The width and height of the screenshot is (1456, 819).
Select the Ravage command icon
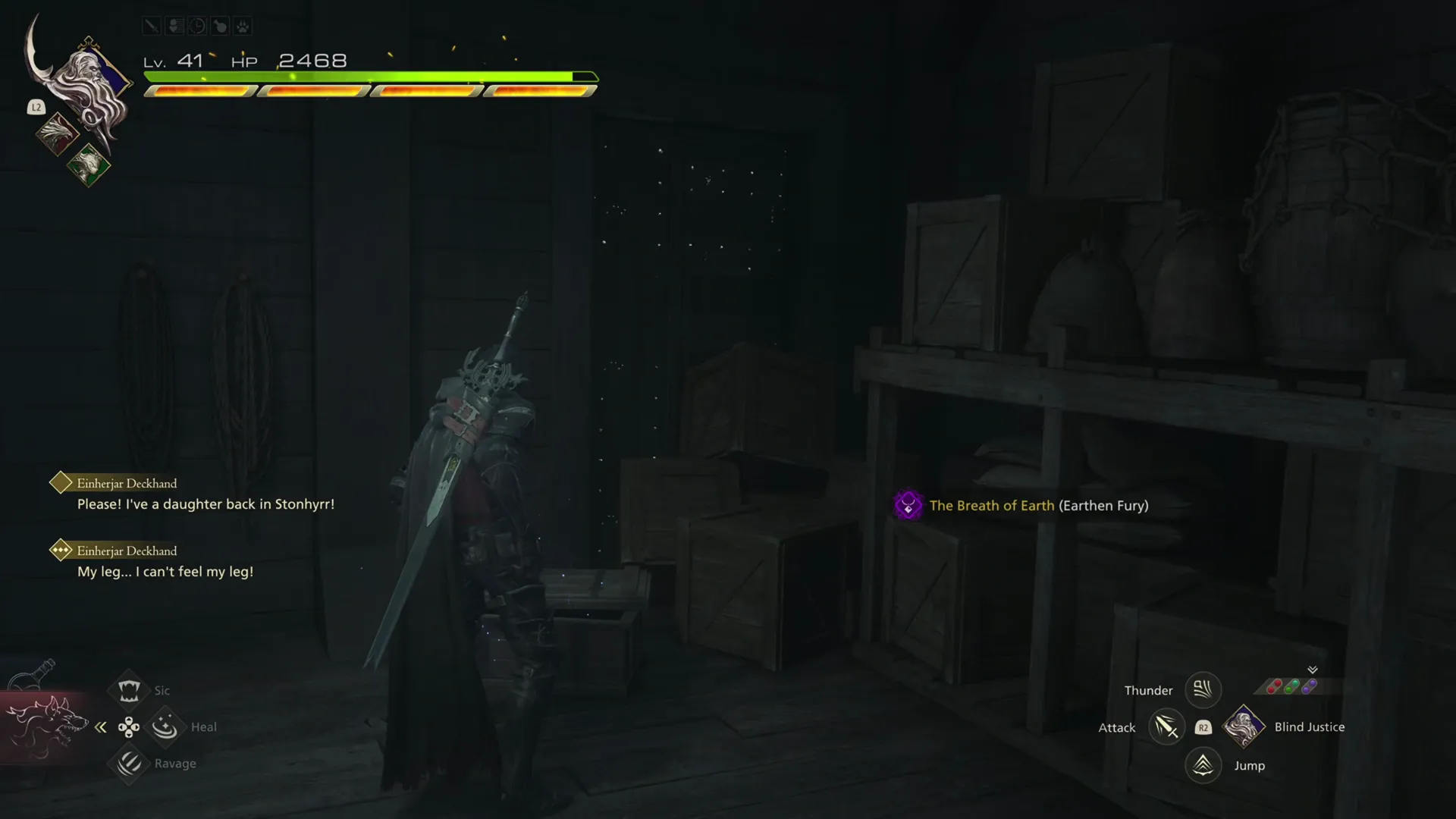pyautogui.click(x=129, y=764)
